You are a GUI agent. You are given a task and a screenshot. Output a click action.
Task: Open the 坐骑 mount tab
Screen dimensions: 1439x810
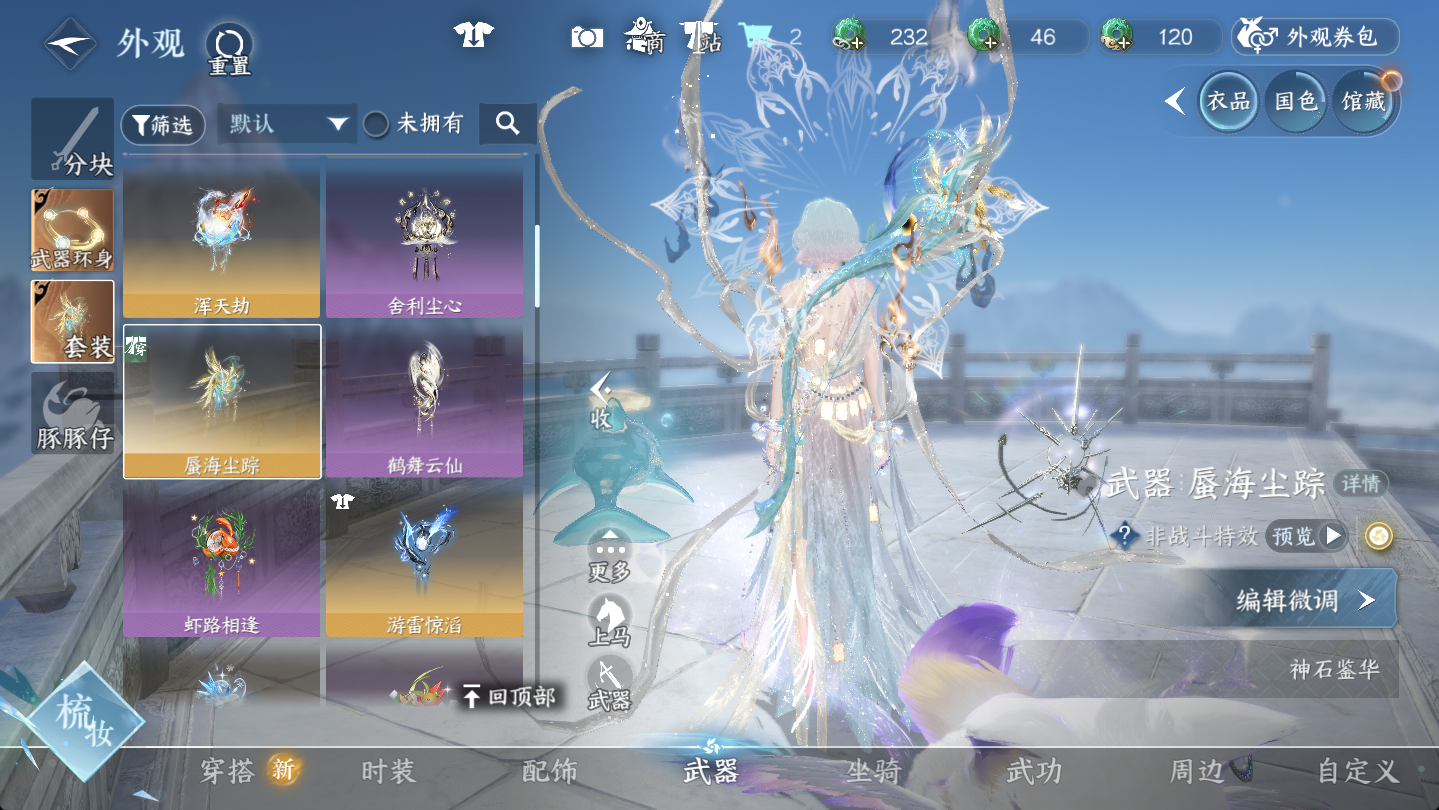[x=872, y=771]
